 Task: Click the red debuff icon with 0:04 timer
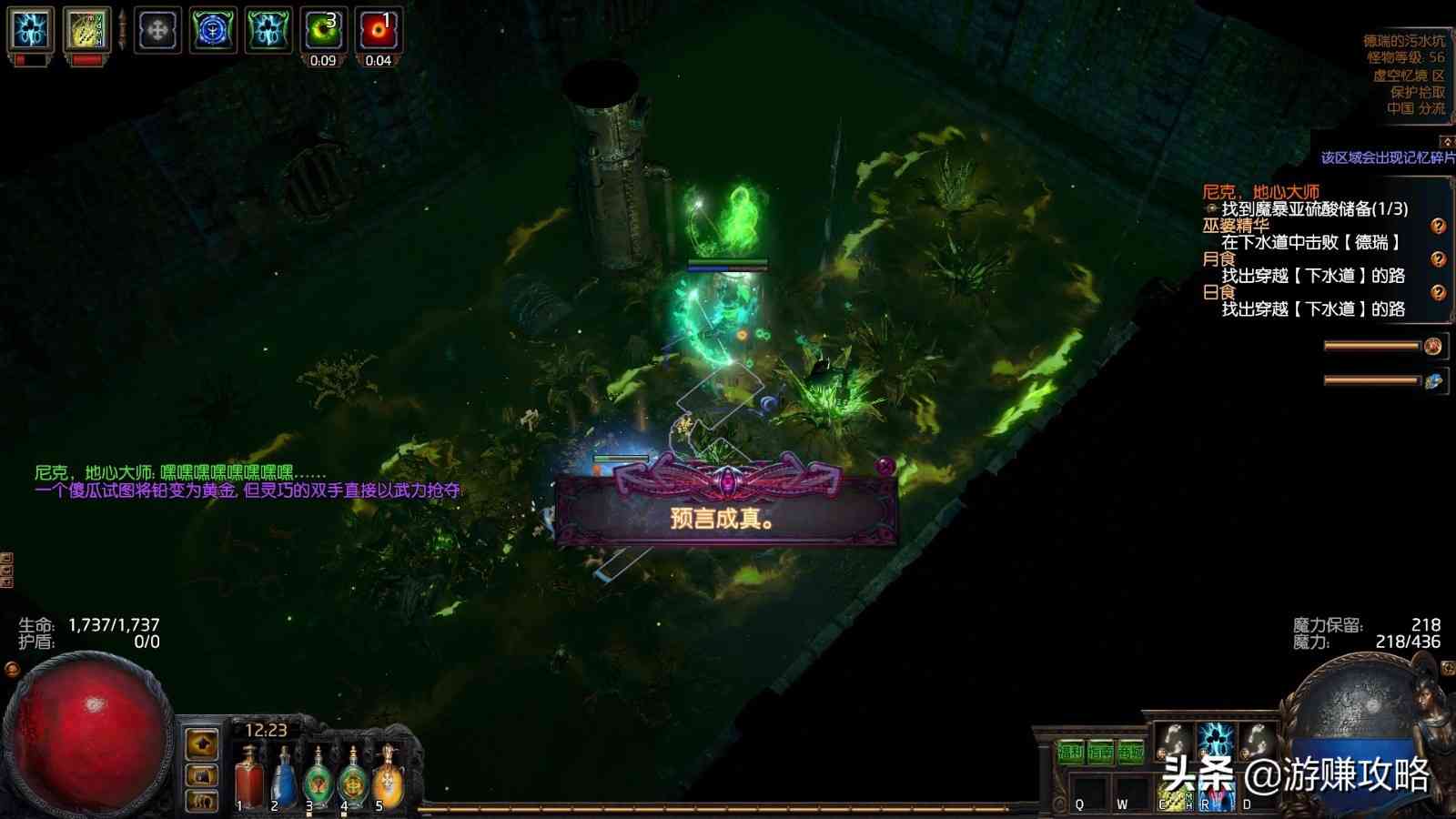point(378,27)
